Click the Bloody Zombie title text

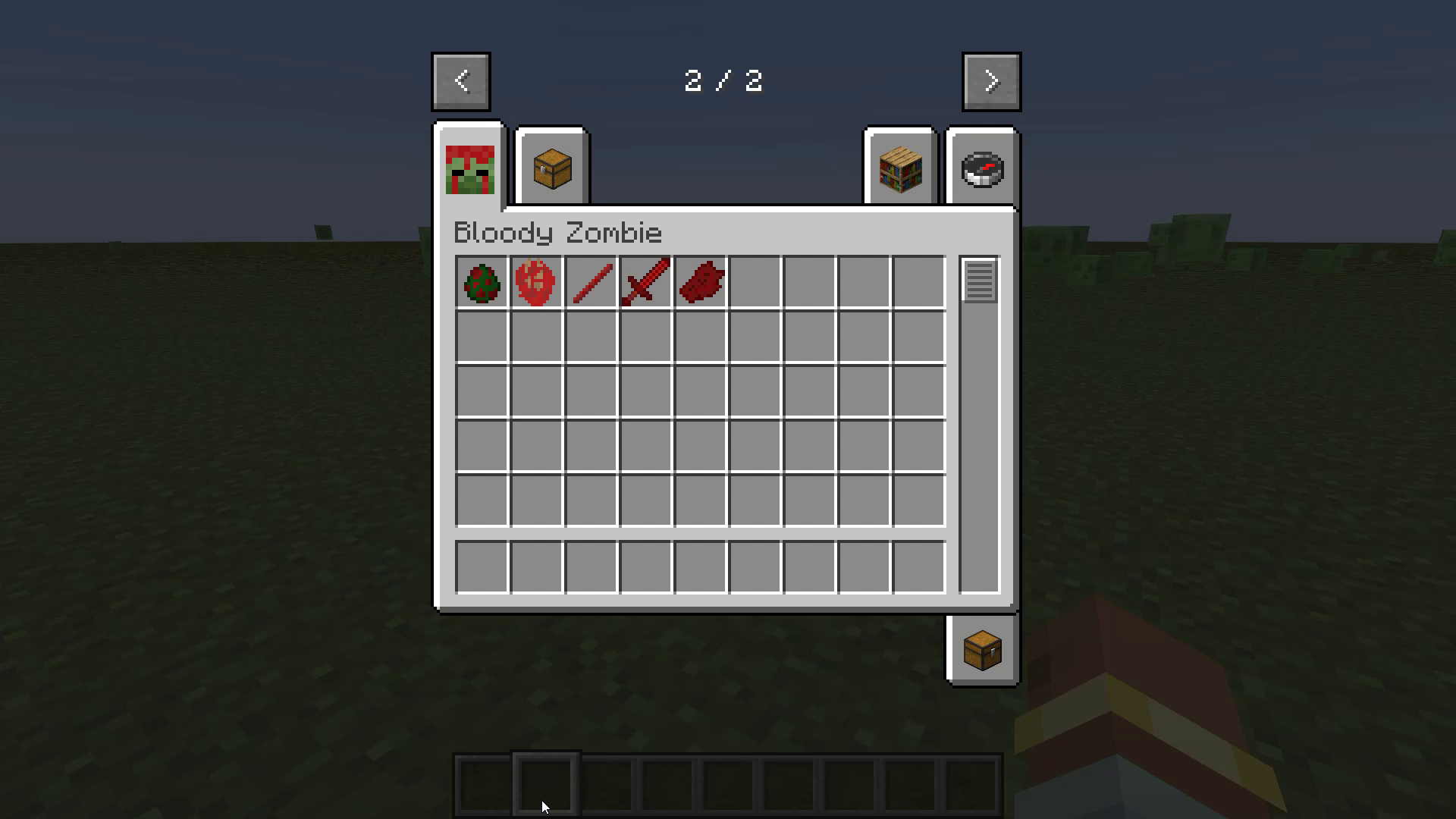click(557, 233)
